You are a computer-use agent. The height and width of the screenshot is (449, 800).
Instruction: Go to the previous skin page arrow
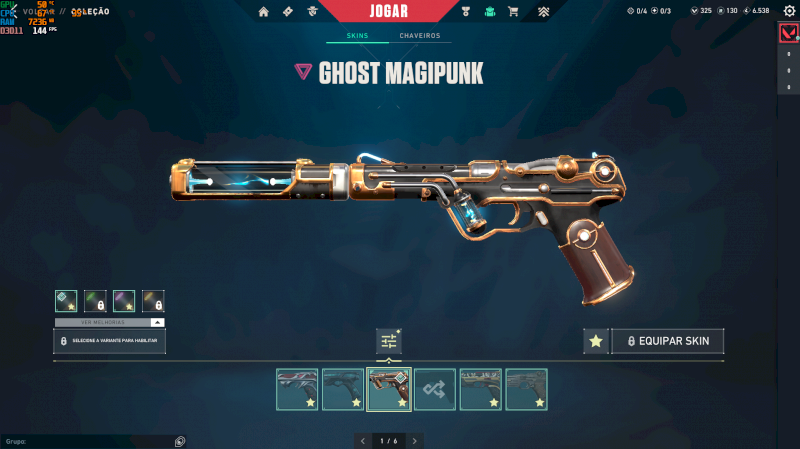click(x=362, y=440)
